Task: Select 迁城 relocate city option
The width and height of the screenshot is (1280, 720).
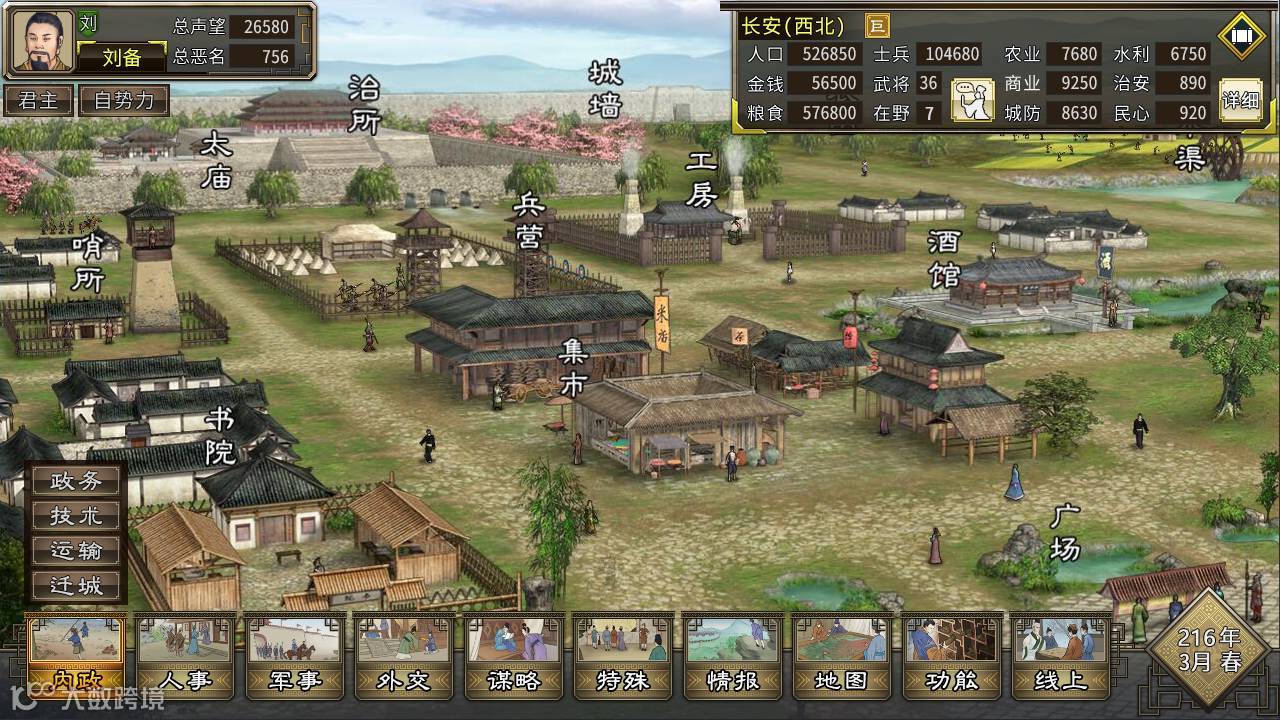Action: [x=77, y=585]
